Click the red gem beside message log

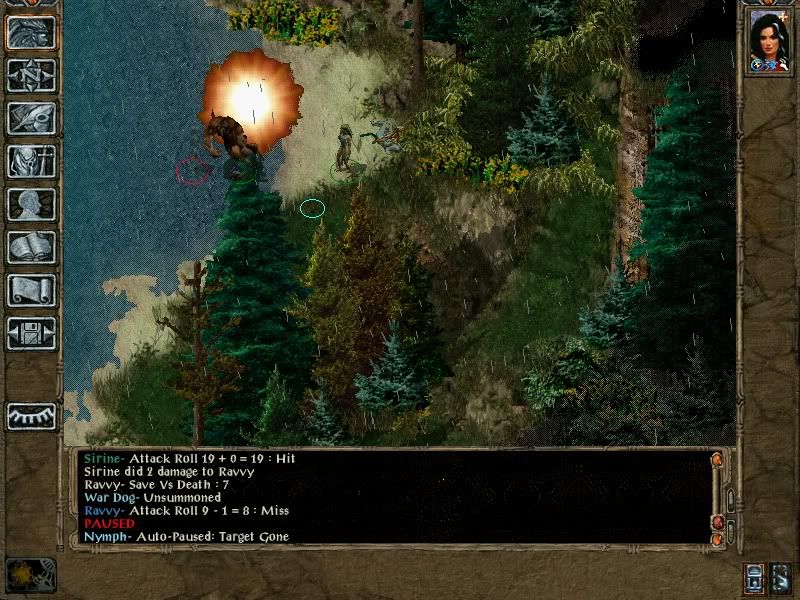(716, 522)
